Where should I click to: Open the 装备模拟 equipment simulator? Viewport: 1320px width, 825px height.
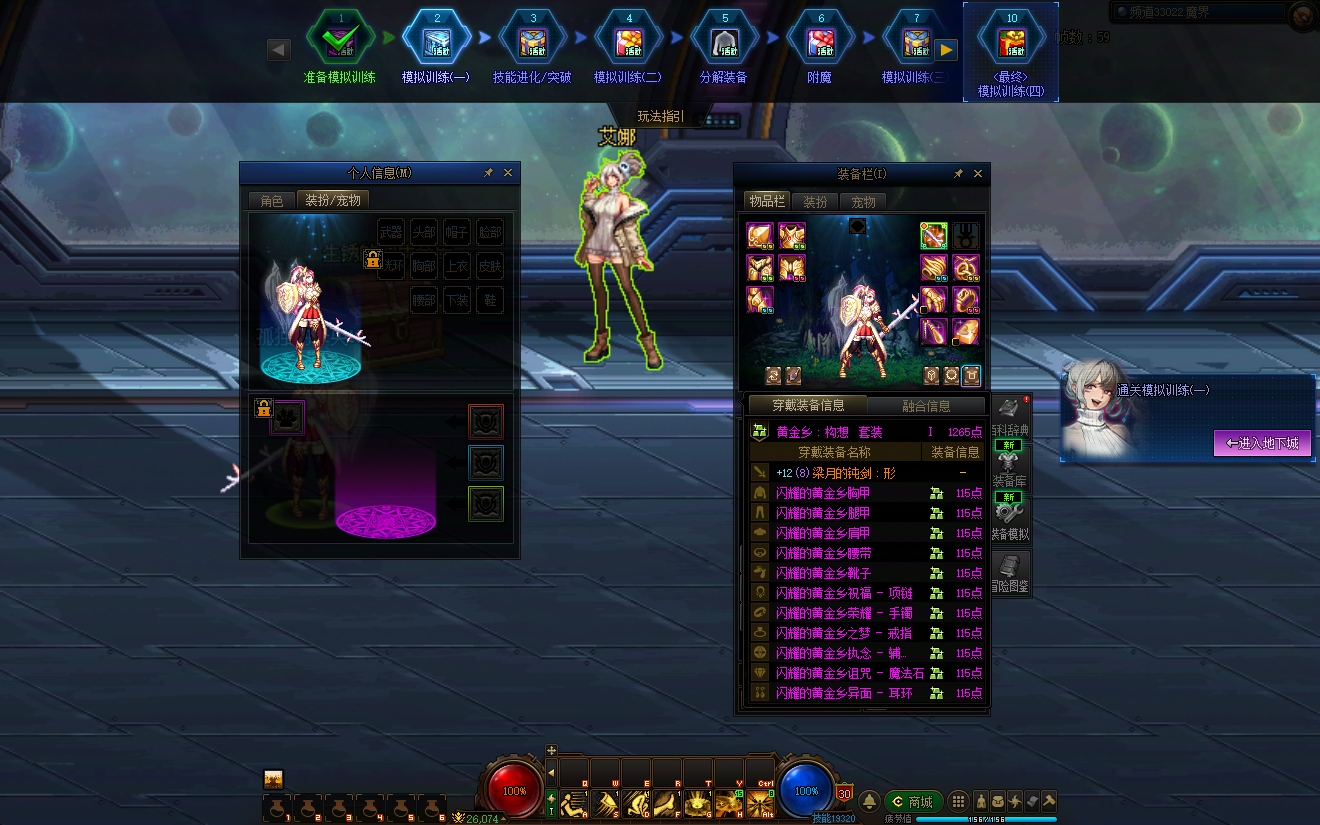1009,522
